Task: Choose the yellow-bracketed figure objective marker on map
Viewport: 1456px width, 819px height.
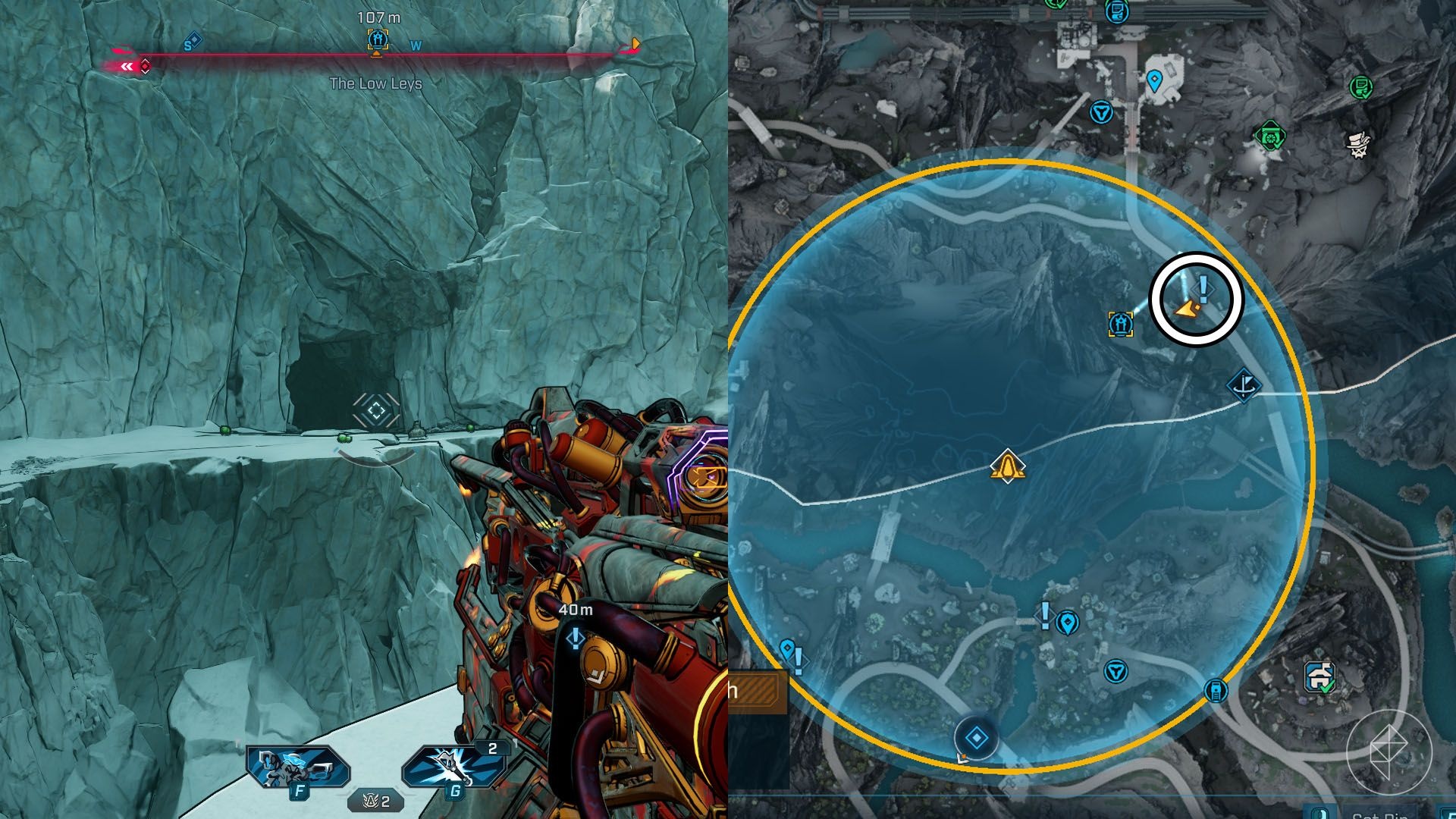Action: [1121, 324]
